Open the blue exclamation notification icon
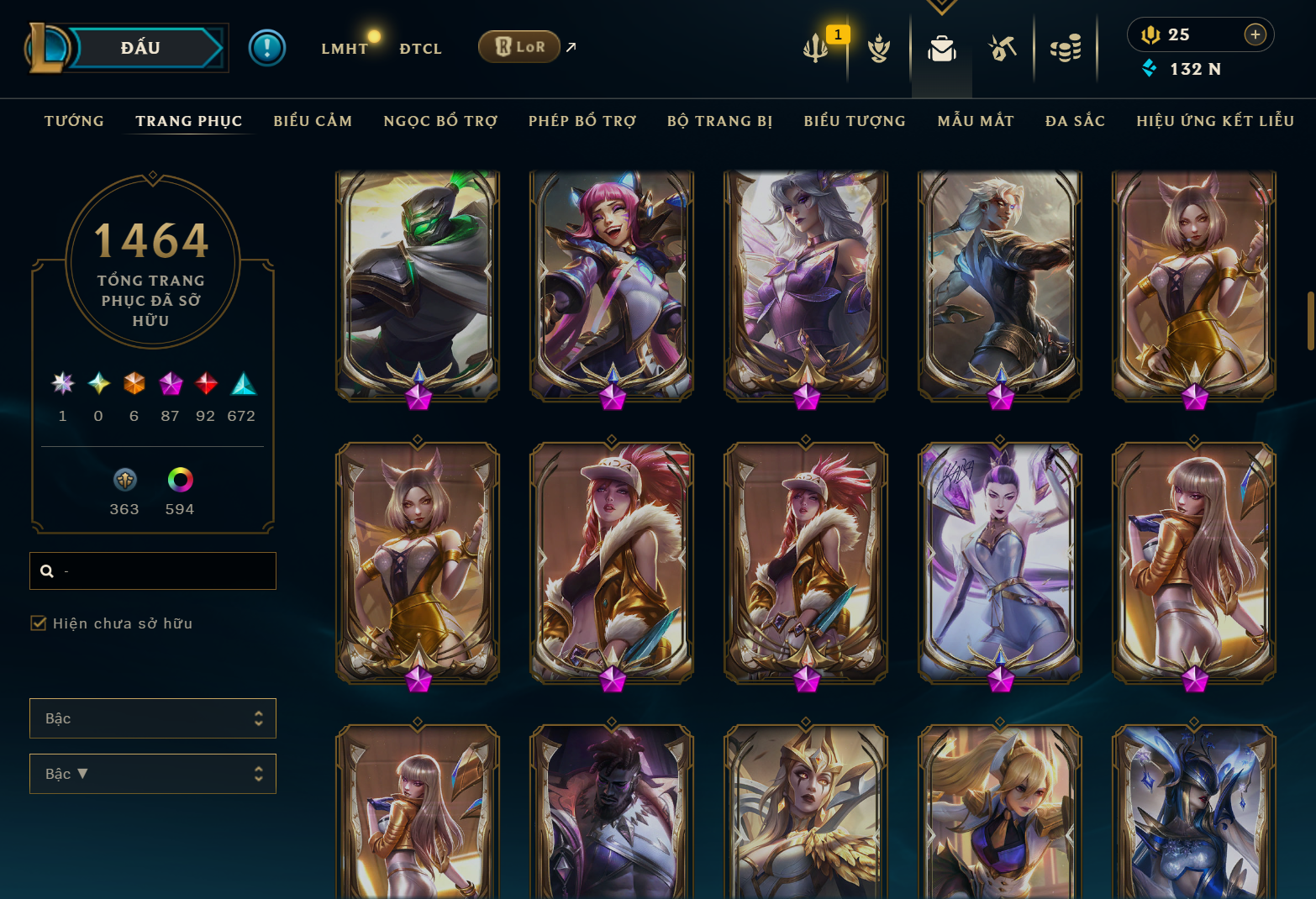Image resolution: width=1316 pixels, height=899 pixels. (266, 47)
